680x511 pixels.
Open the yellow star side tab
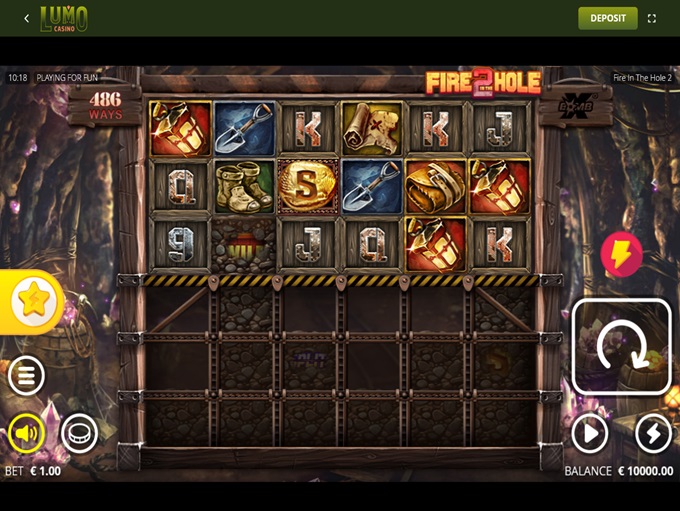(x=33, y=301)
